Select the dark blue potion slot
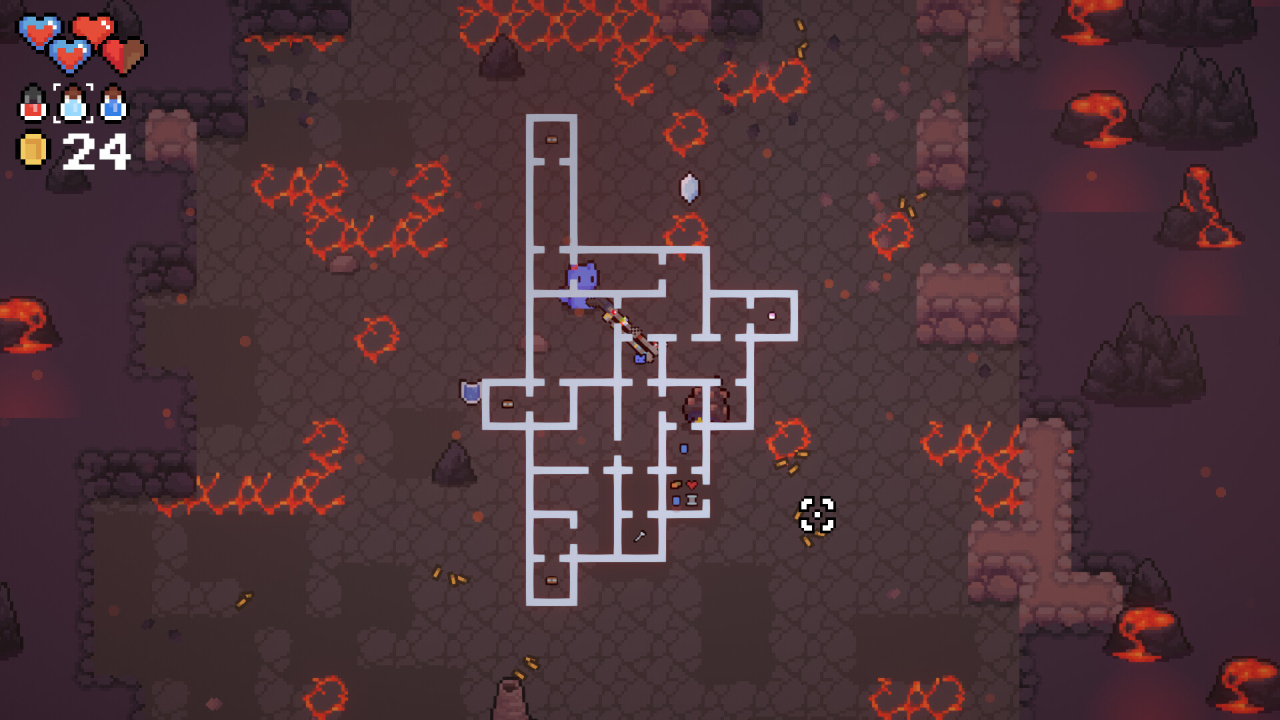This screenshot has width=1280, height=720. 113,103
